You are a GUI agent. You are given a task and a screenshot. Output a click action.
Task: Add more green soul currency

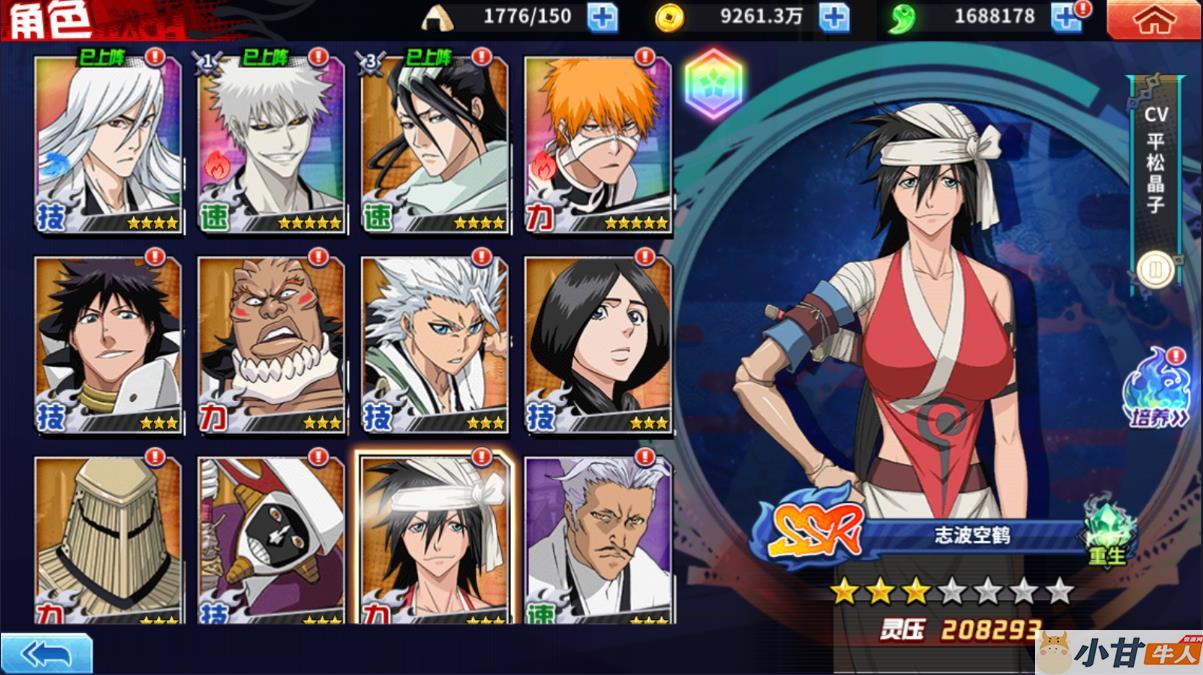click(x=1066, y=17)
